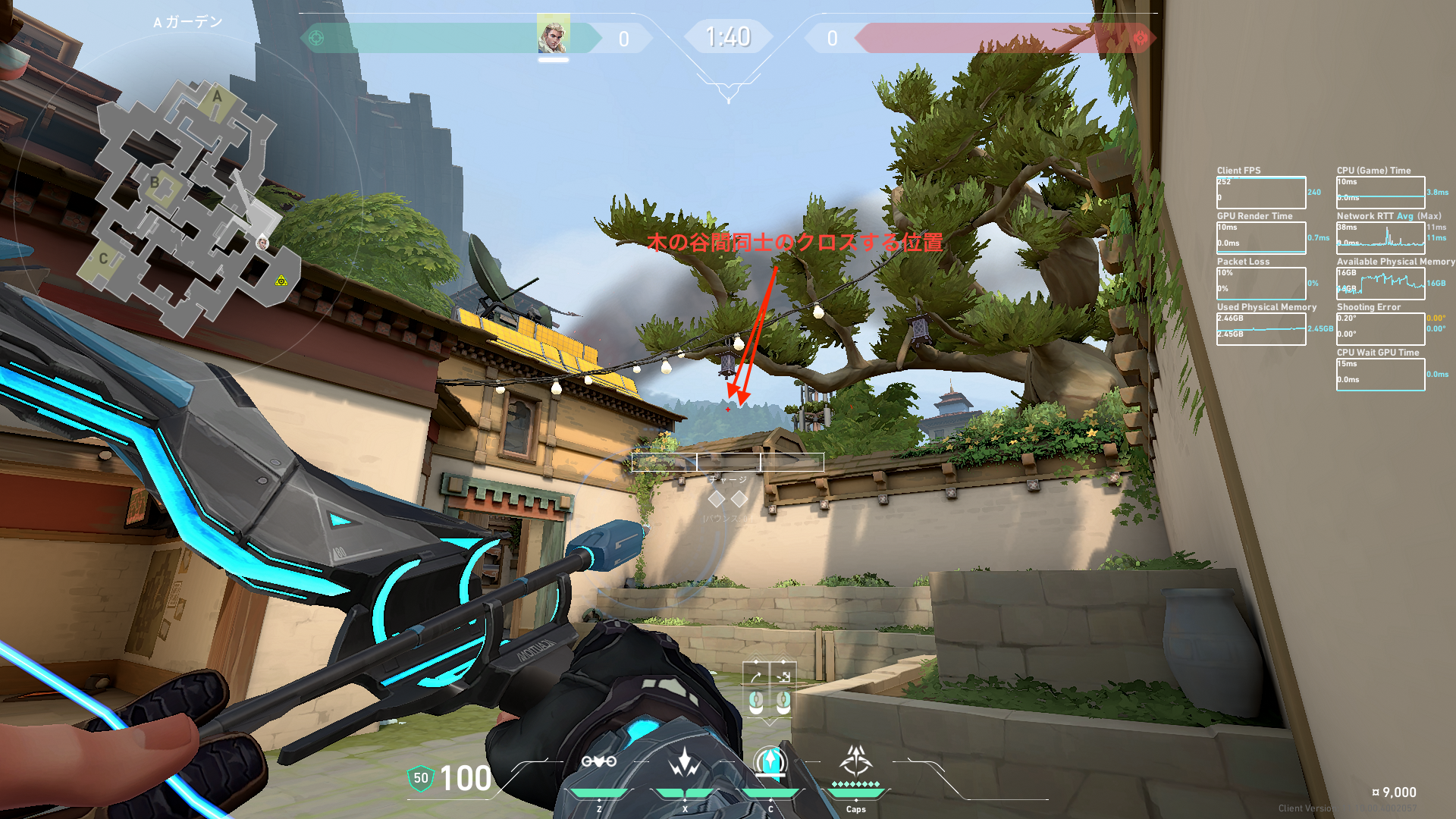1456x819 pixels.
Task: Click Sova's player marker on the minimap
Action: (x=262, y=243)
